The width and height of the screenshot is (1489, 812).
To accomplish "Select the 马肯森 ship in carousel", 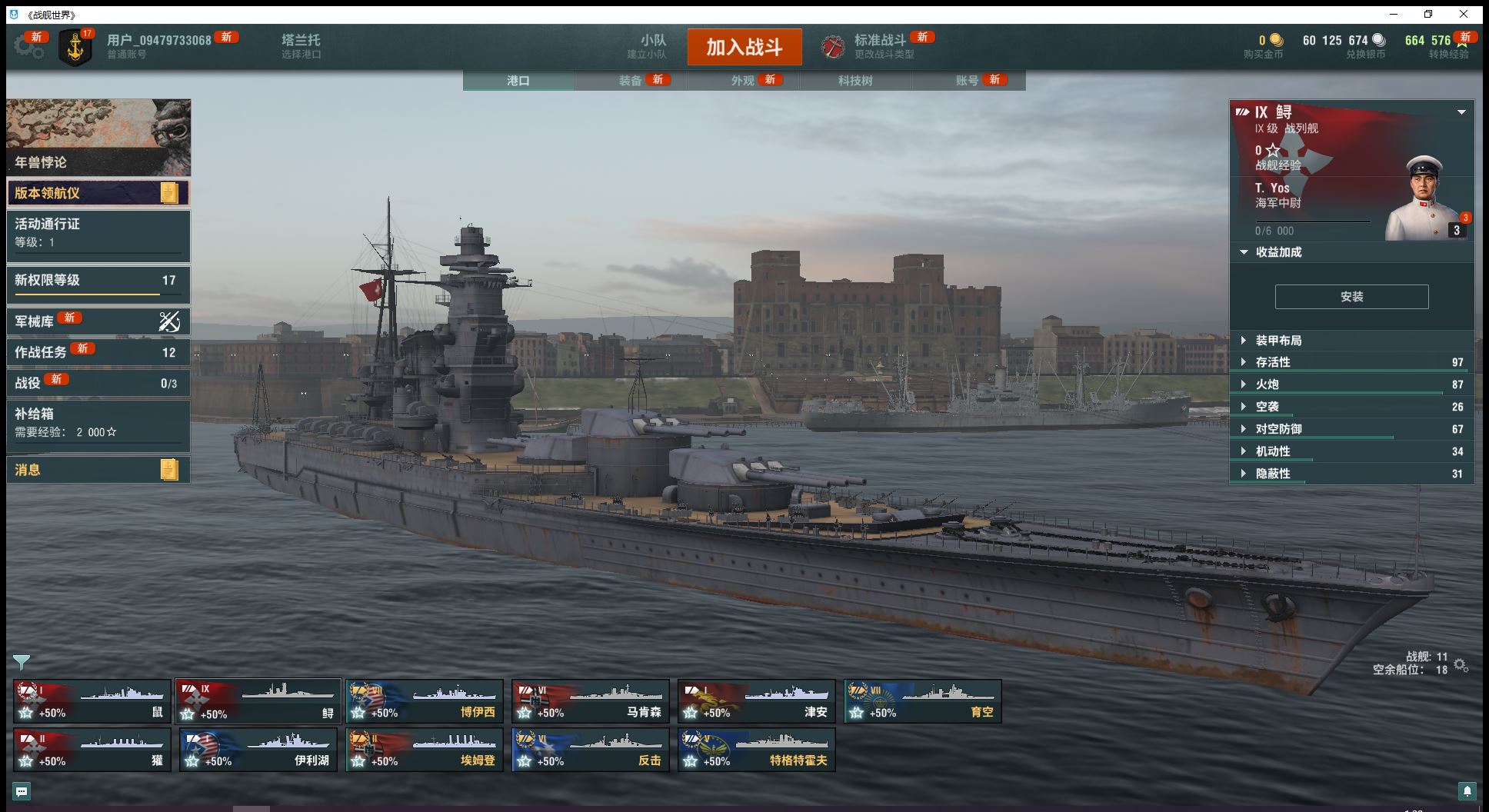I will 591,701.
